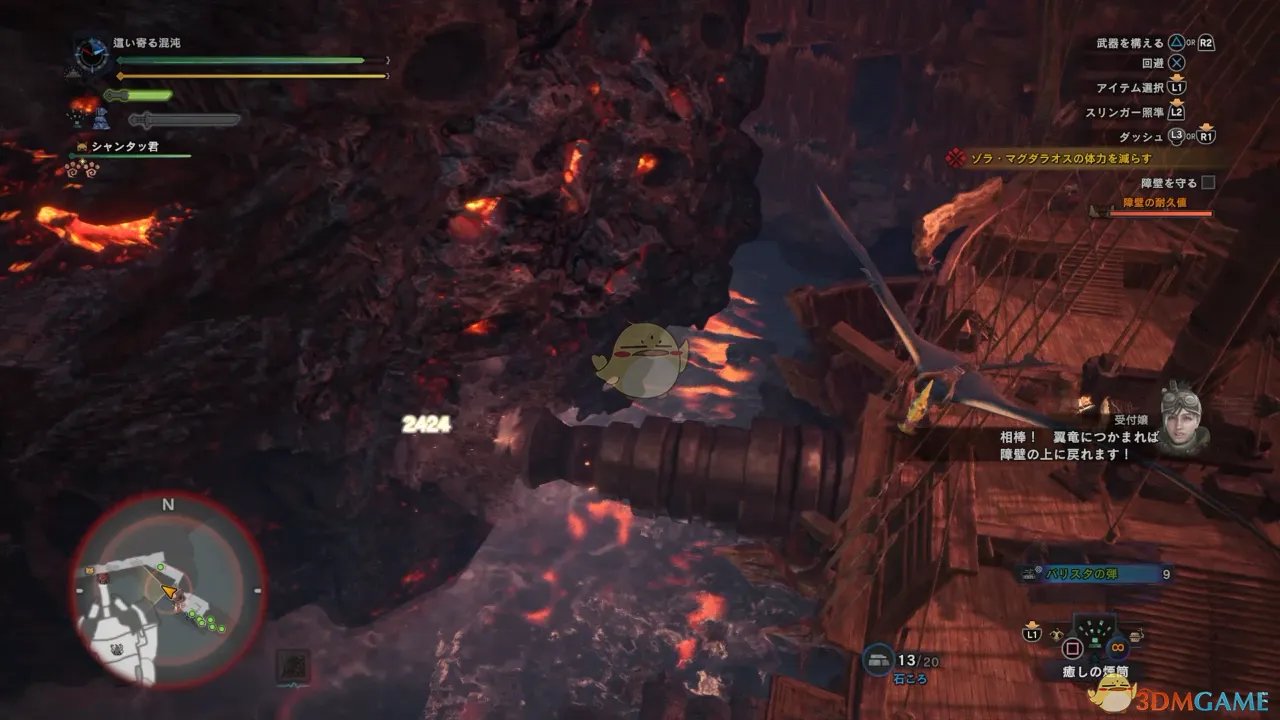This screenshot has width=1280, height=720.
Task: Click the monster icon below the minimap
Action: click(294, 664)
